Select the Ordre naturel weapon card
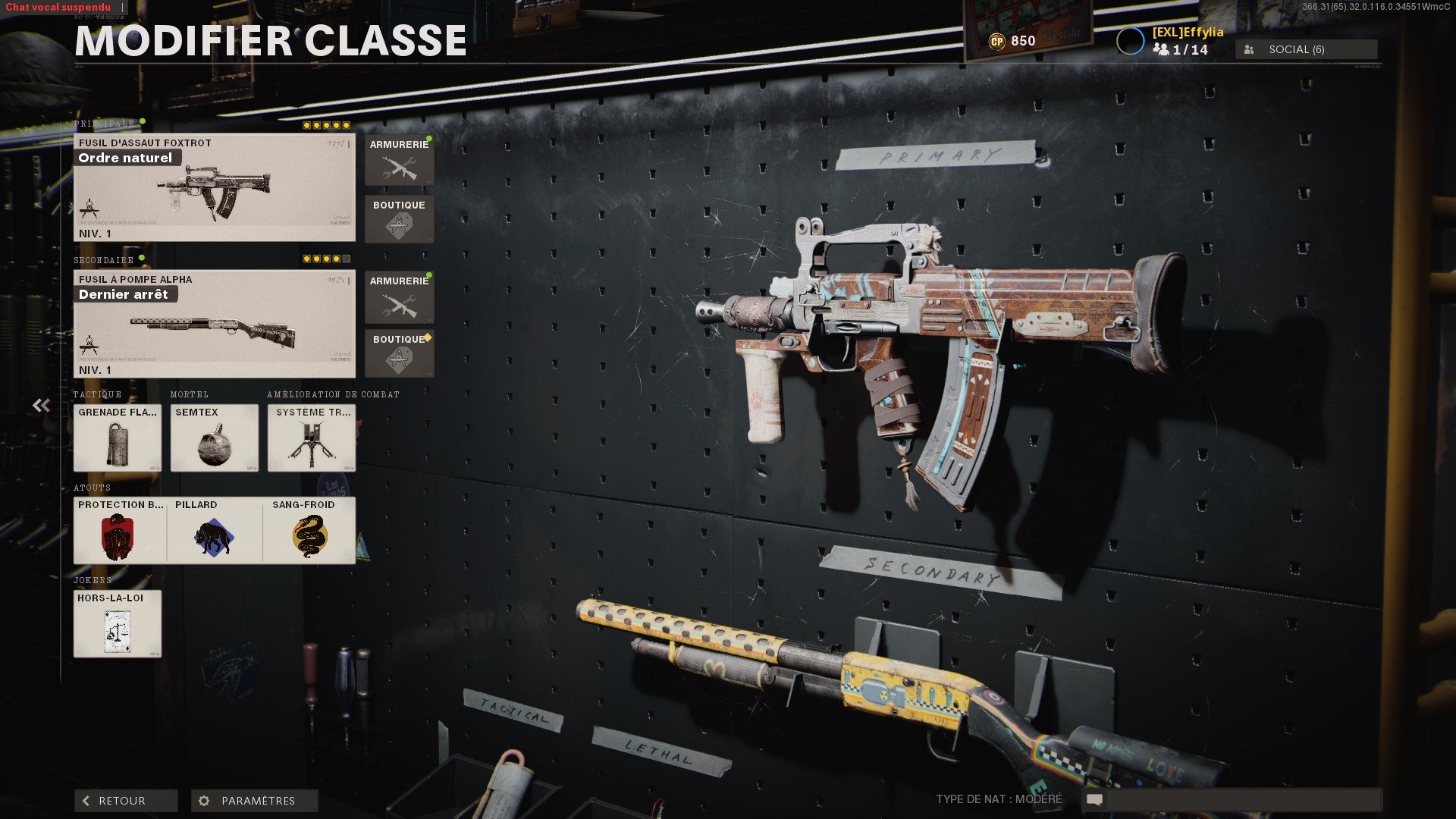 coord(214,187)
